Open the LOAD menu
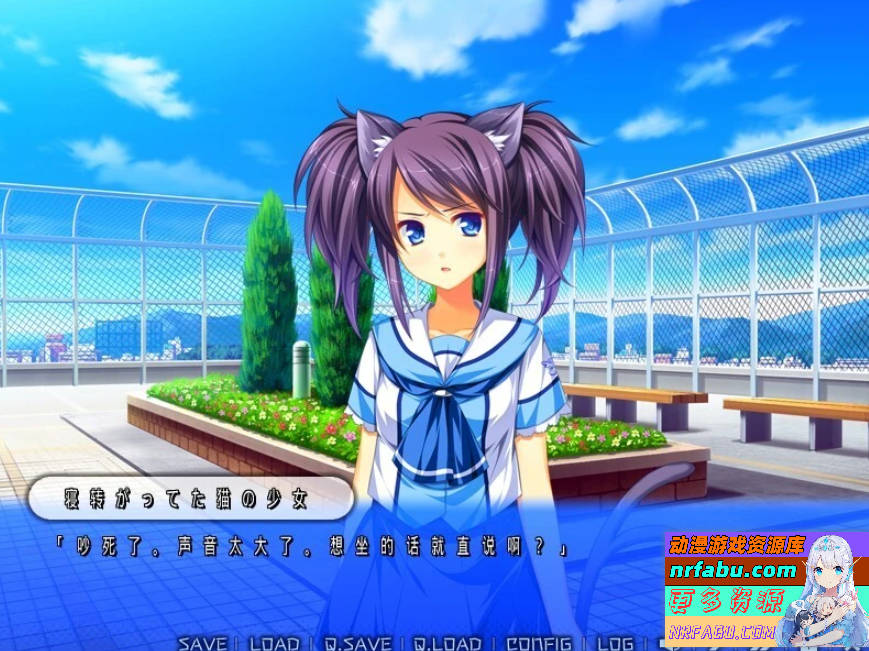 pos(274,643)
